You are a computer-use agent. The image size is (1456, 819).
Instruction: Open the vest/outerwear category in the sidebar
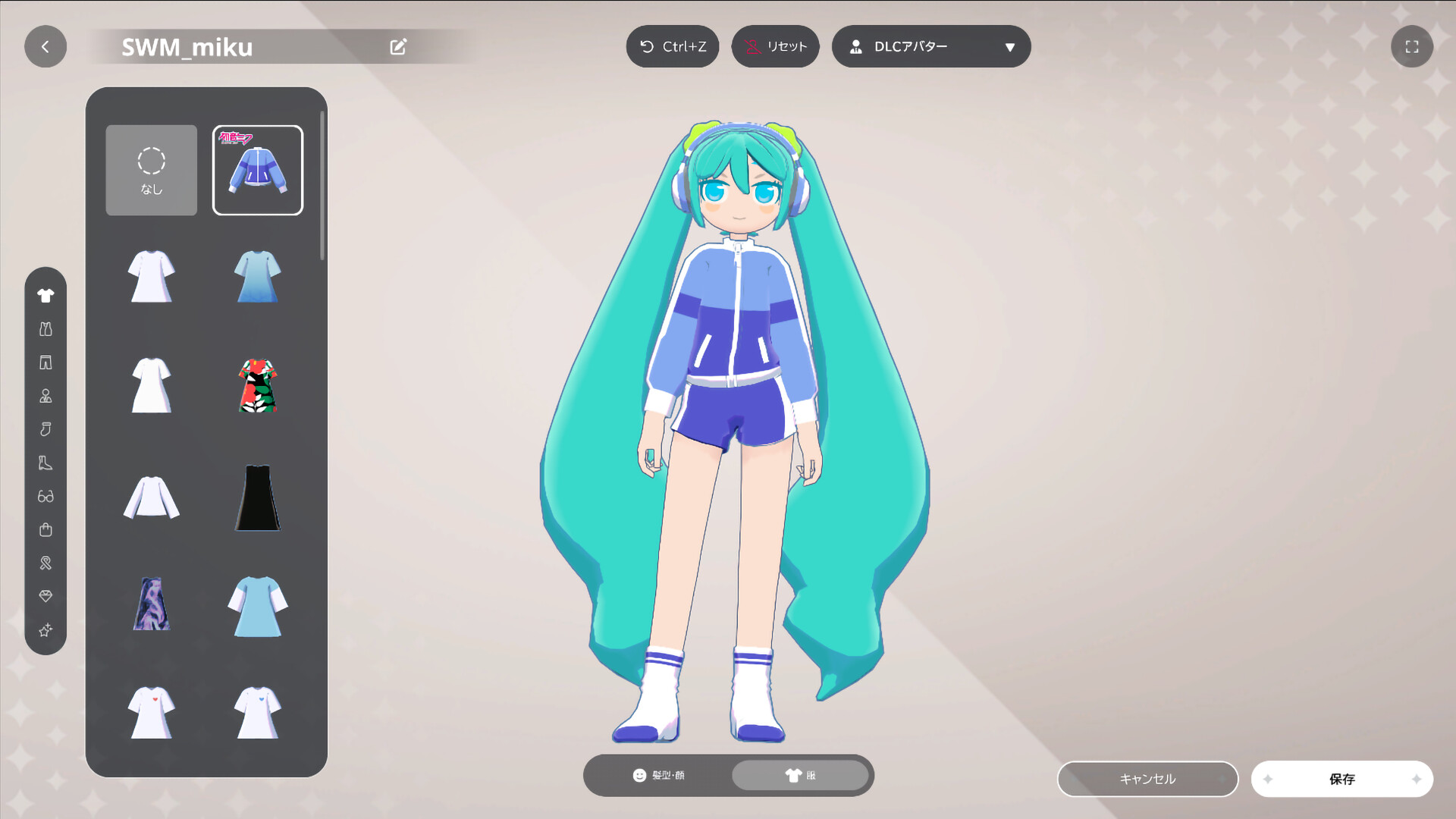click(x=45, y=328)
